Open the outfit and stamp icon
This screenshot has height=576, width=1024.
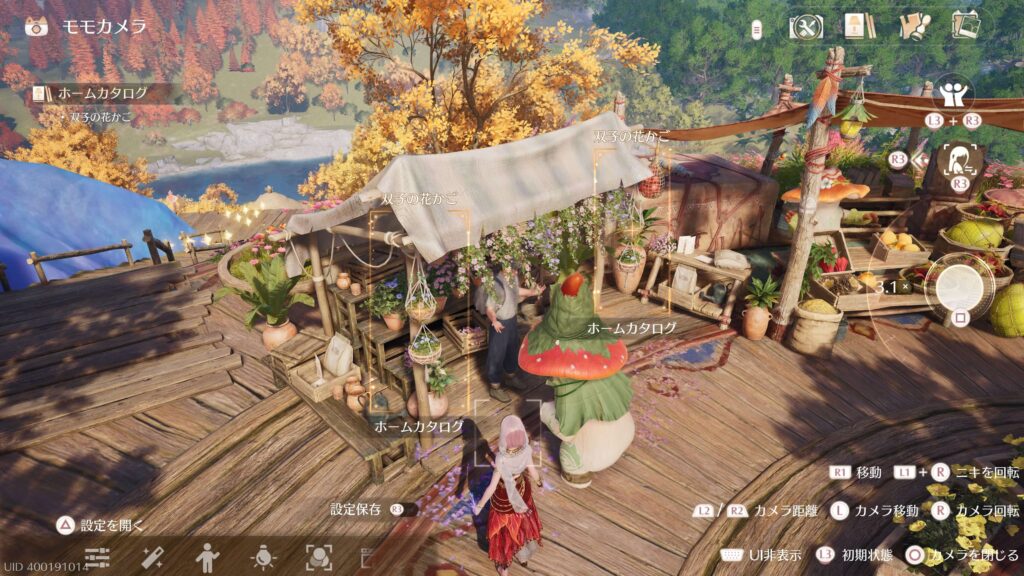click(914, 27)
